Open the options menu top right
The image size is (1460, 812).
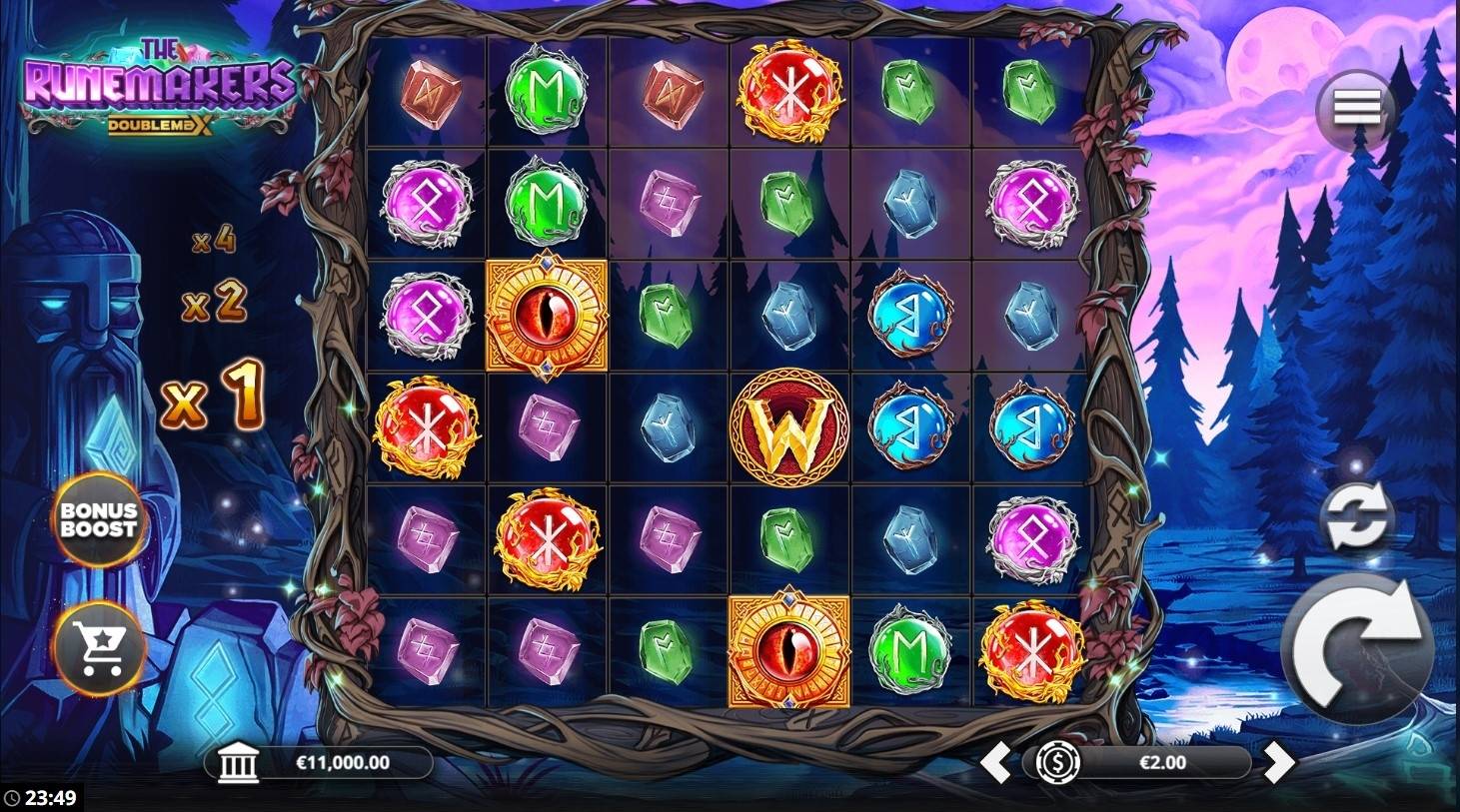coord(1357,107)
